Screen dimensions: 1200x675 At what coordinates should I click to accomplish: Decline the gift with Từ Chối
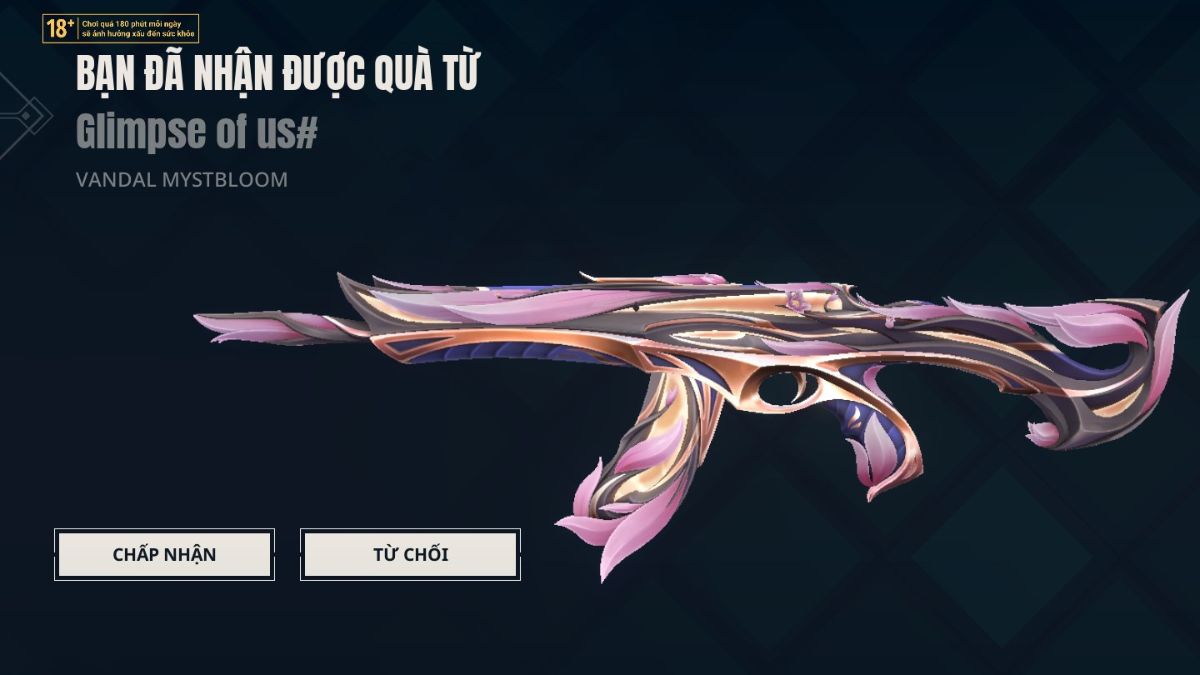pyautogui.click(x=410, y=554)
